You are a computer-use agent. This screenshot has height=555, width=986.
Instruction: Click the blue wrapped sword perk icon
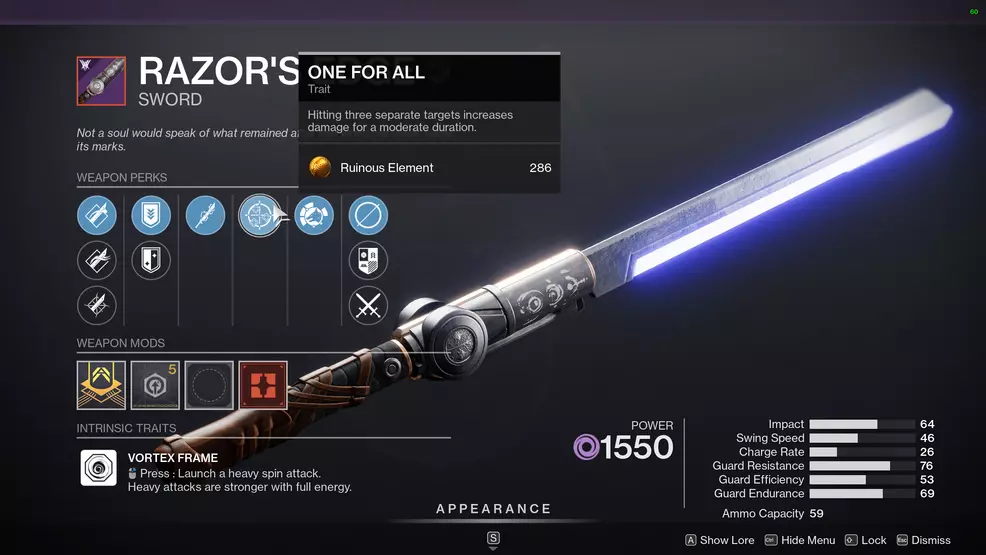click(x=205, y=215)
